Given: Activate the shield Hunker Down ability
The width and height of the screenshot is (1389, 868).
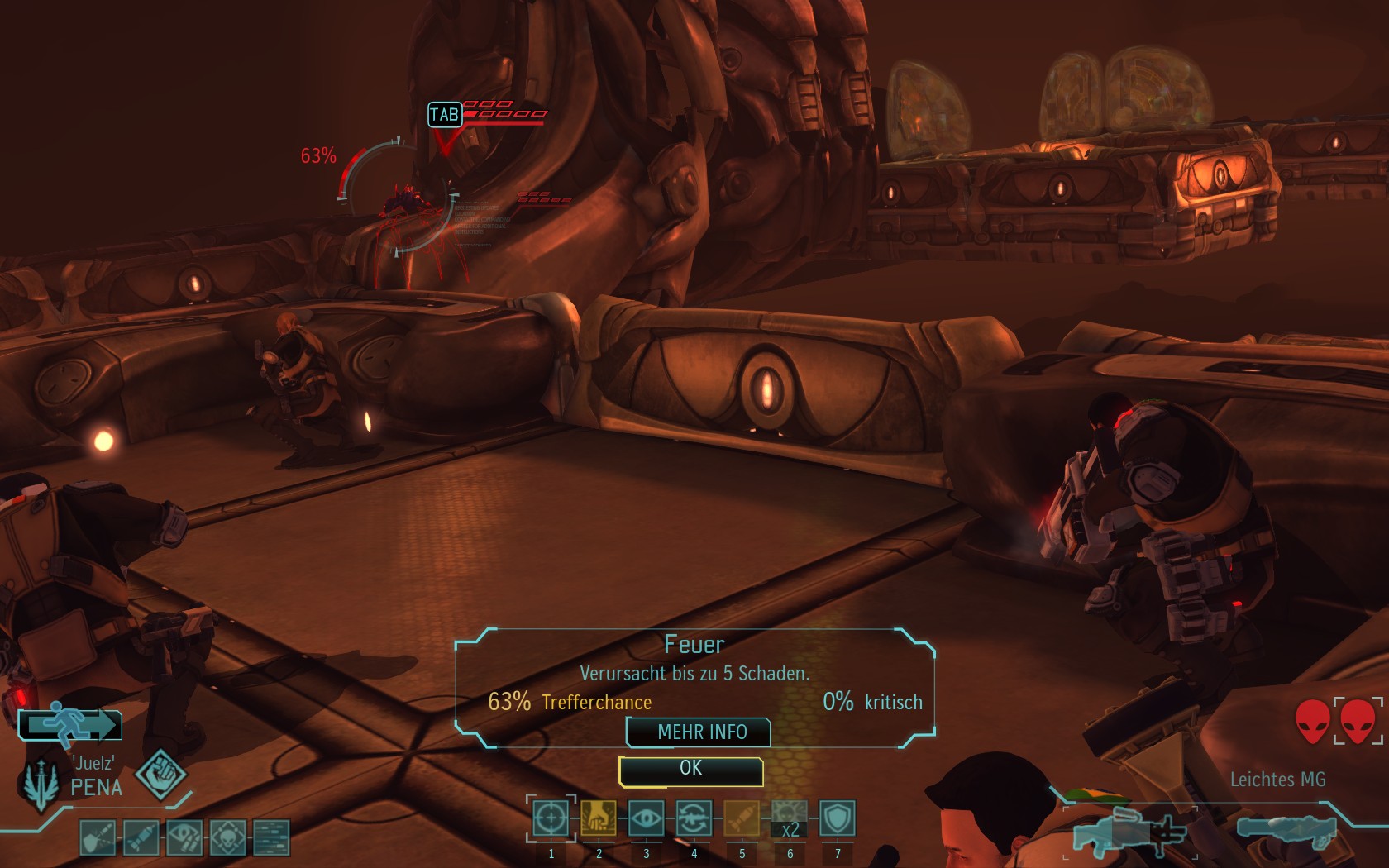Looking at the screenshot, I should coord(837,819).
